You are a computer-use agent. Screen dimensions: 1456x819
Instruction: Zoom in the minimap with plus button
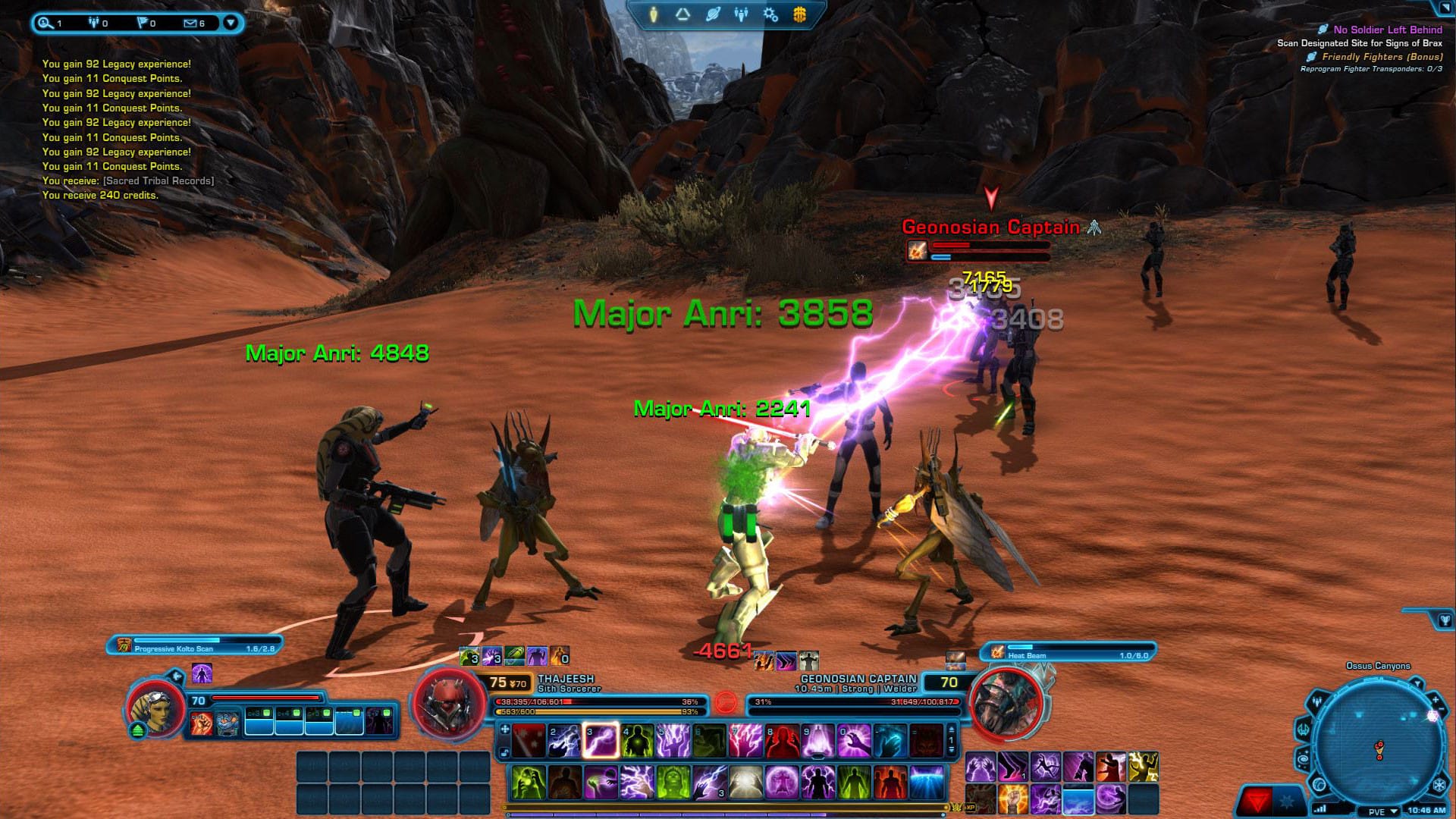(x=1436, y=700)
